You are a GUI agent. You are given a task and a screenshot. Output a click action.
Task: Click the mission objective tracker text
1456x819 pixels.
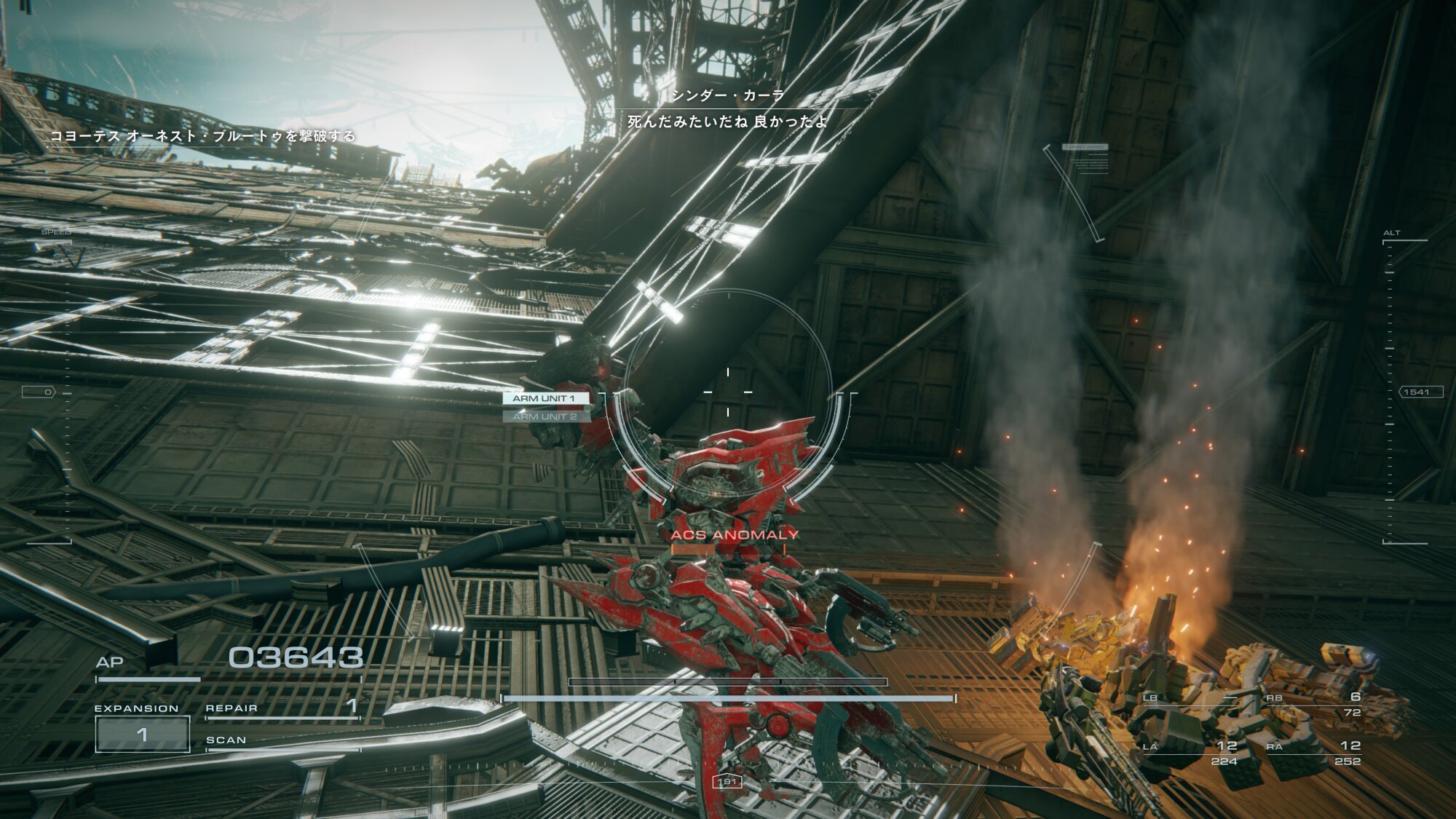pos(202,136)
